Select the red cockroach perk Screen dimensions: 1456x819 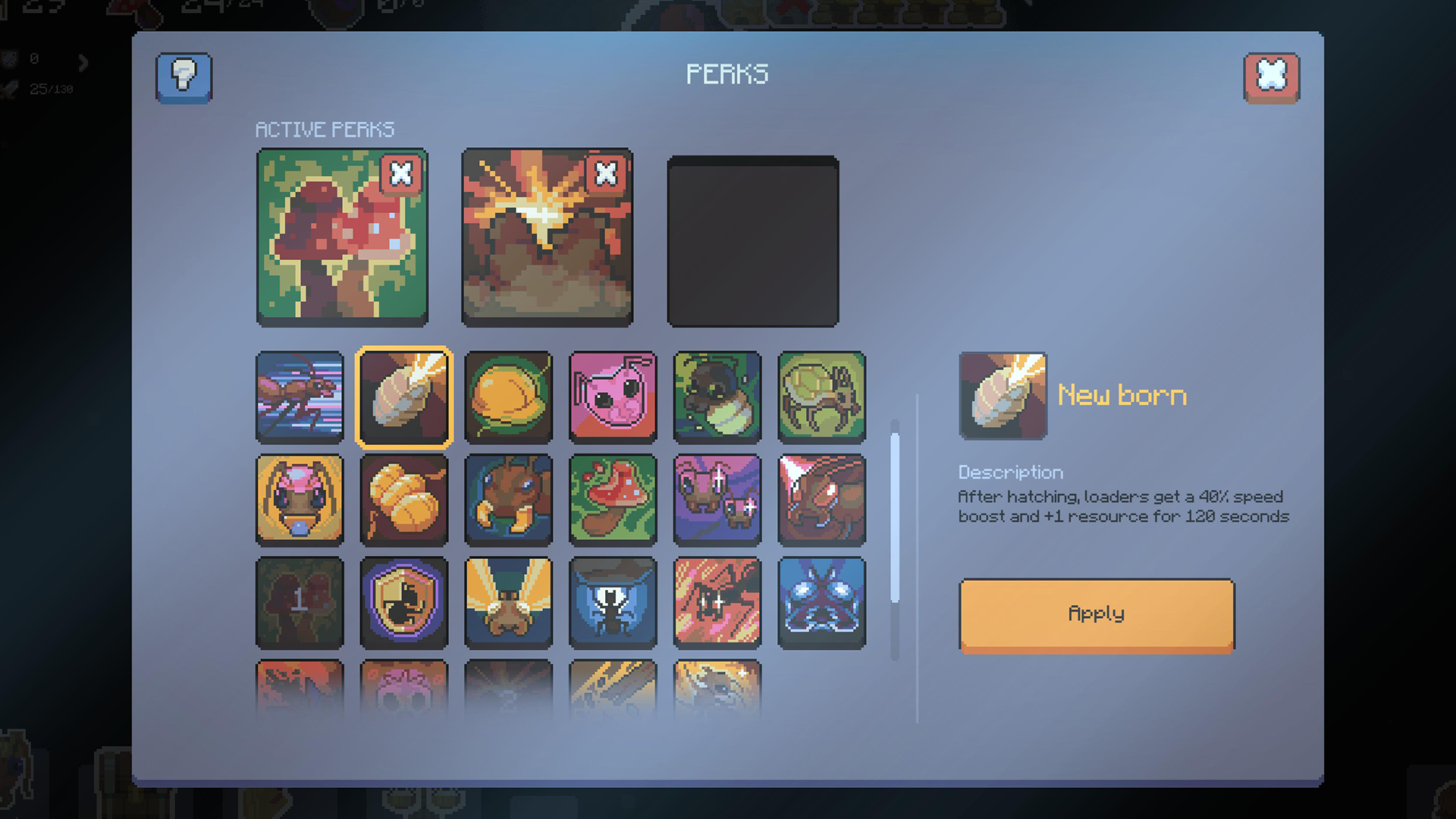[821, 499]
